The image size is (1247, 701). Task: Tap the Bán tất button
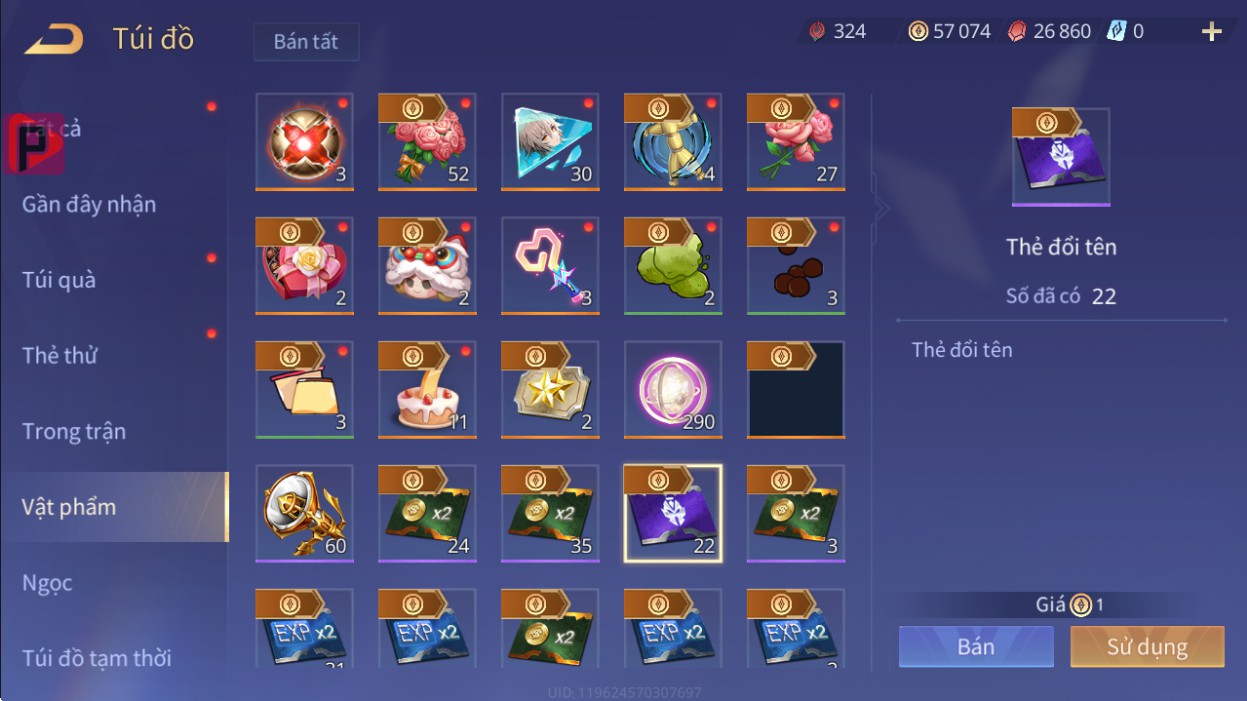(306, 42)
